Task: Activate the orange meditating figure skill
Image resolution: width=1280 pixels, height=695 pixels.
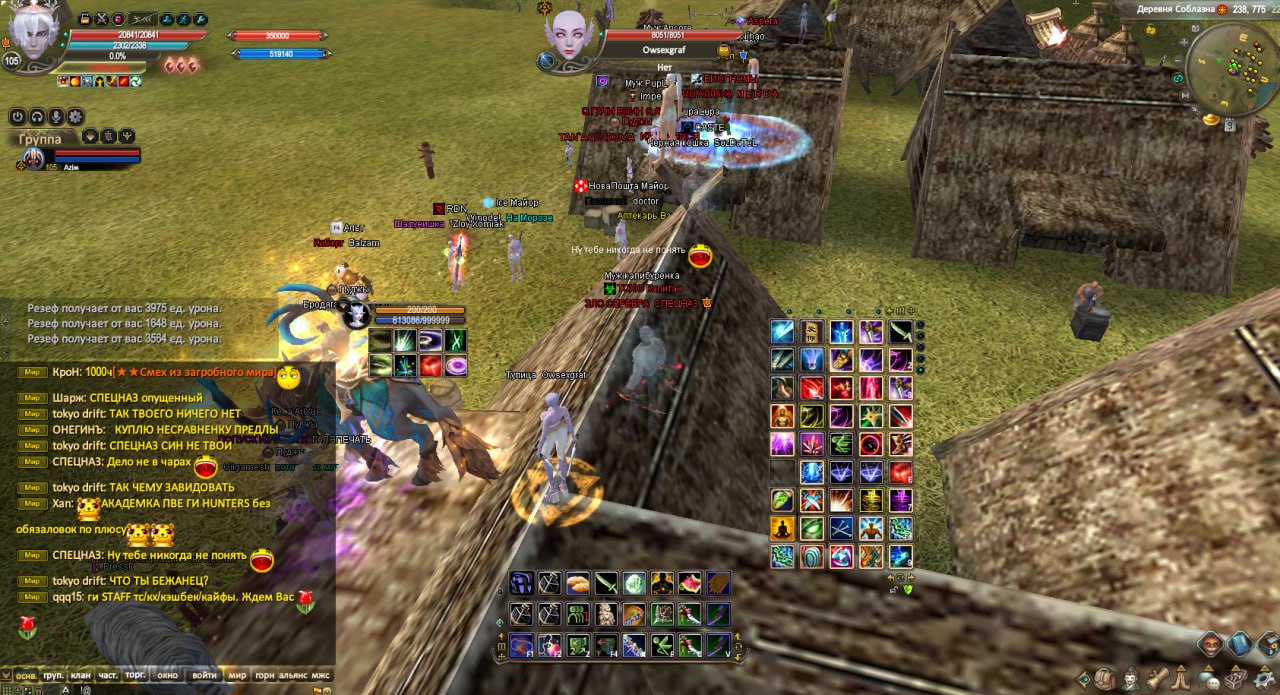Action: [x=782, y=528]
